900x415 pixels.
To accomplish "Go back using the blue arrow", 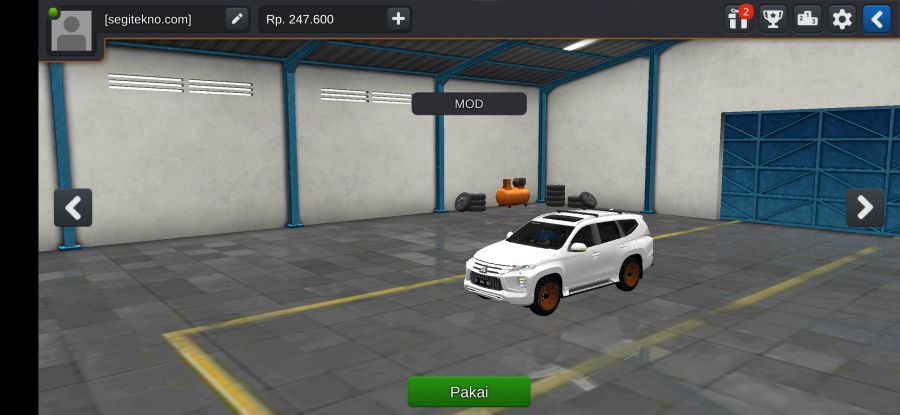I will [876, 19].
